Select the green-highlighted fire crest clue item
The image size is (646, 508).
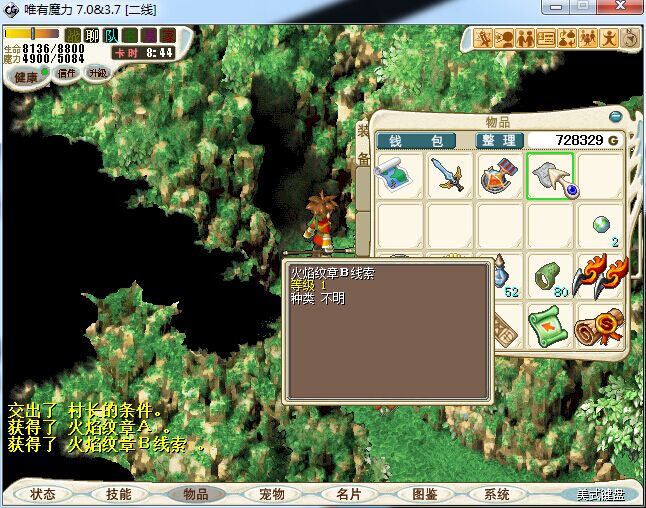pos(549,176)
